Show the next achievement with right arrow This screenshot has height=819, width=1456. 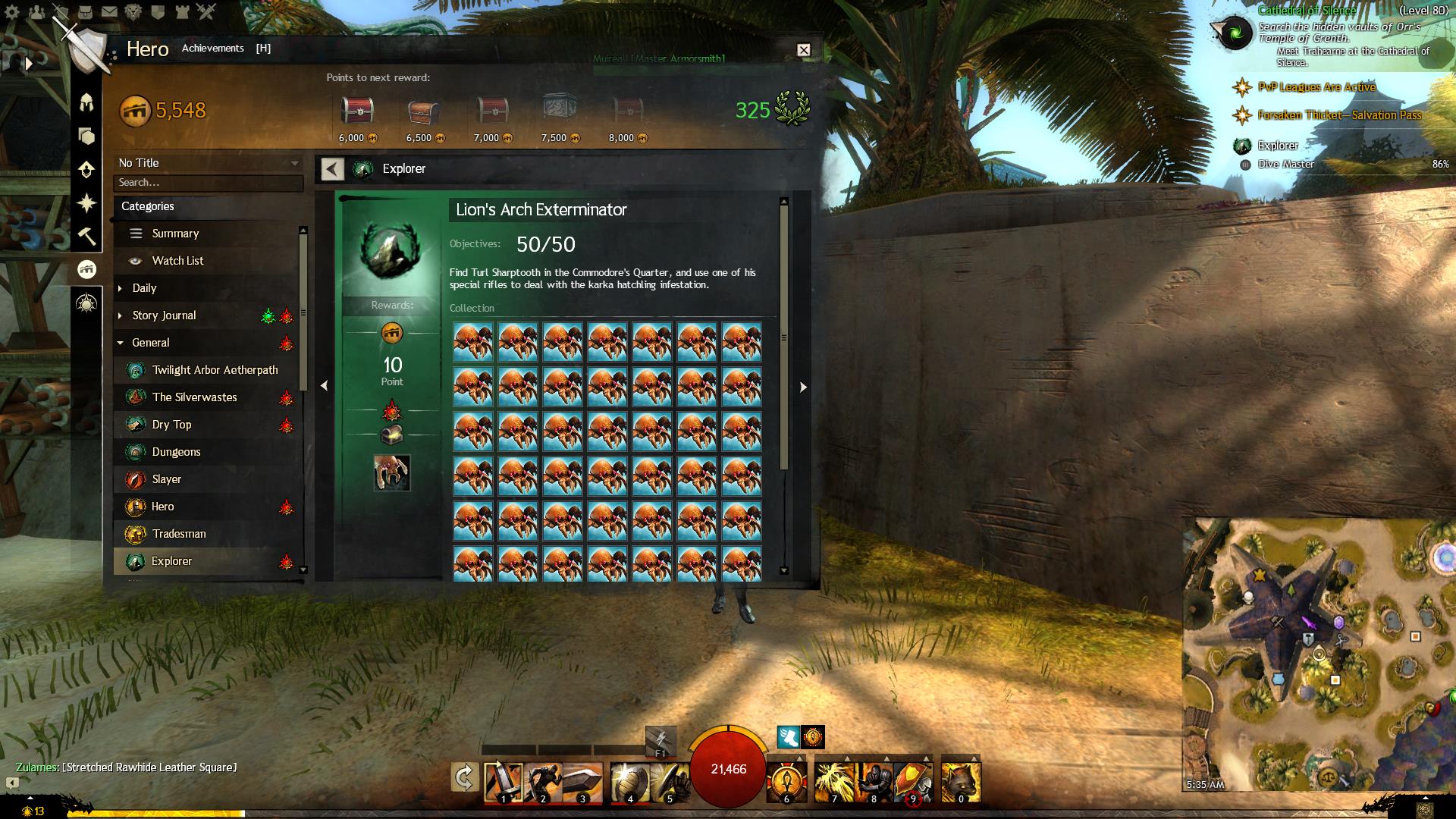coord(803,387)
